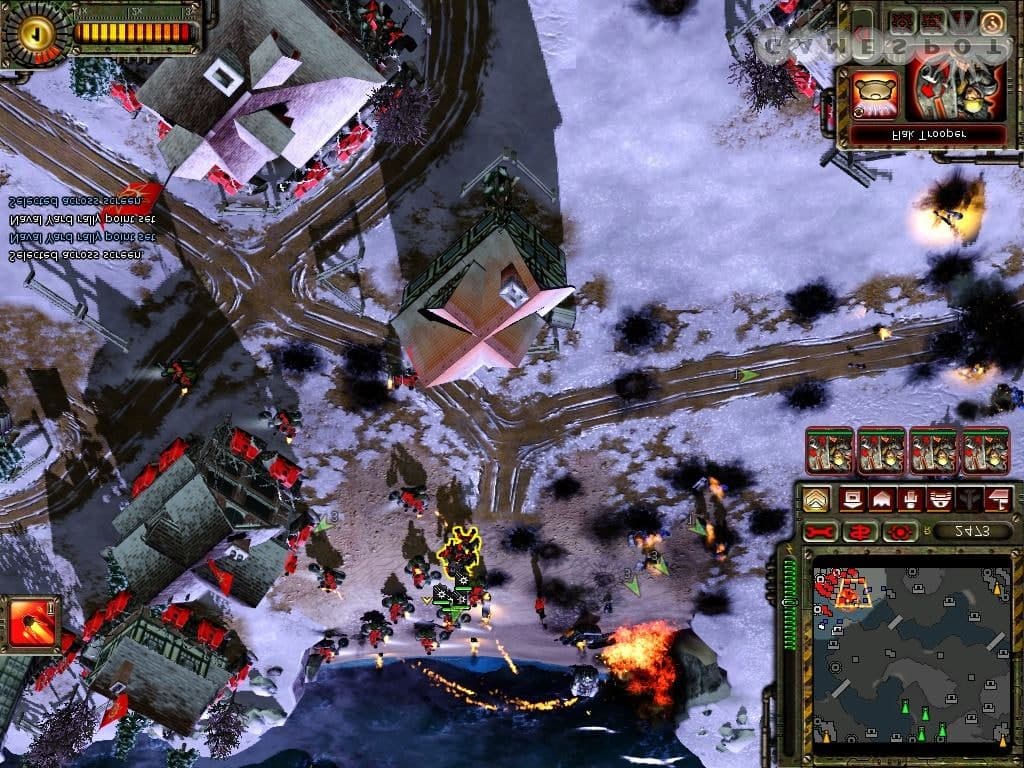Click the battlefield minimap

click(910, 656)
